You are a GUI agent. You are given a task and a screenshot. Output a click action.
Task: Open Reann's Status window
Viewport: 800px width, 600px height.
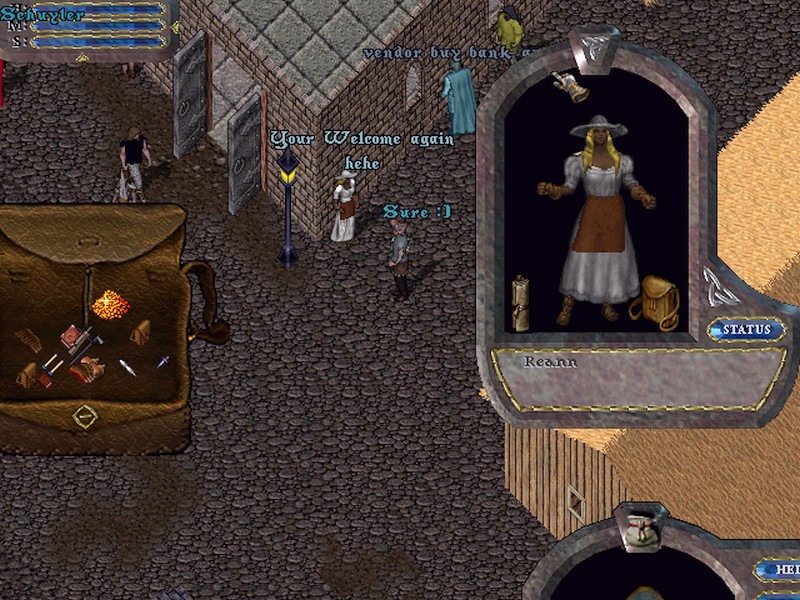point(746,329)
